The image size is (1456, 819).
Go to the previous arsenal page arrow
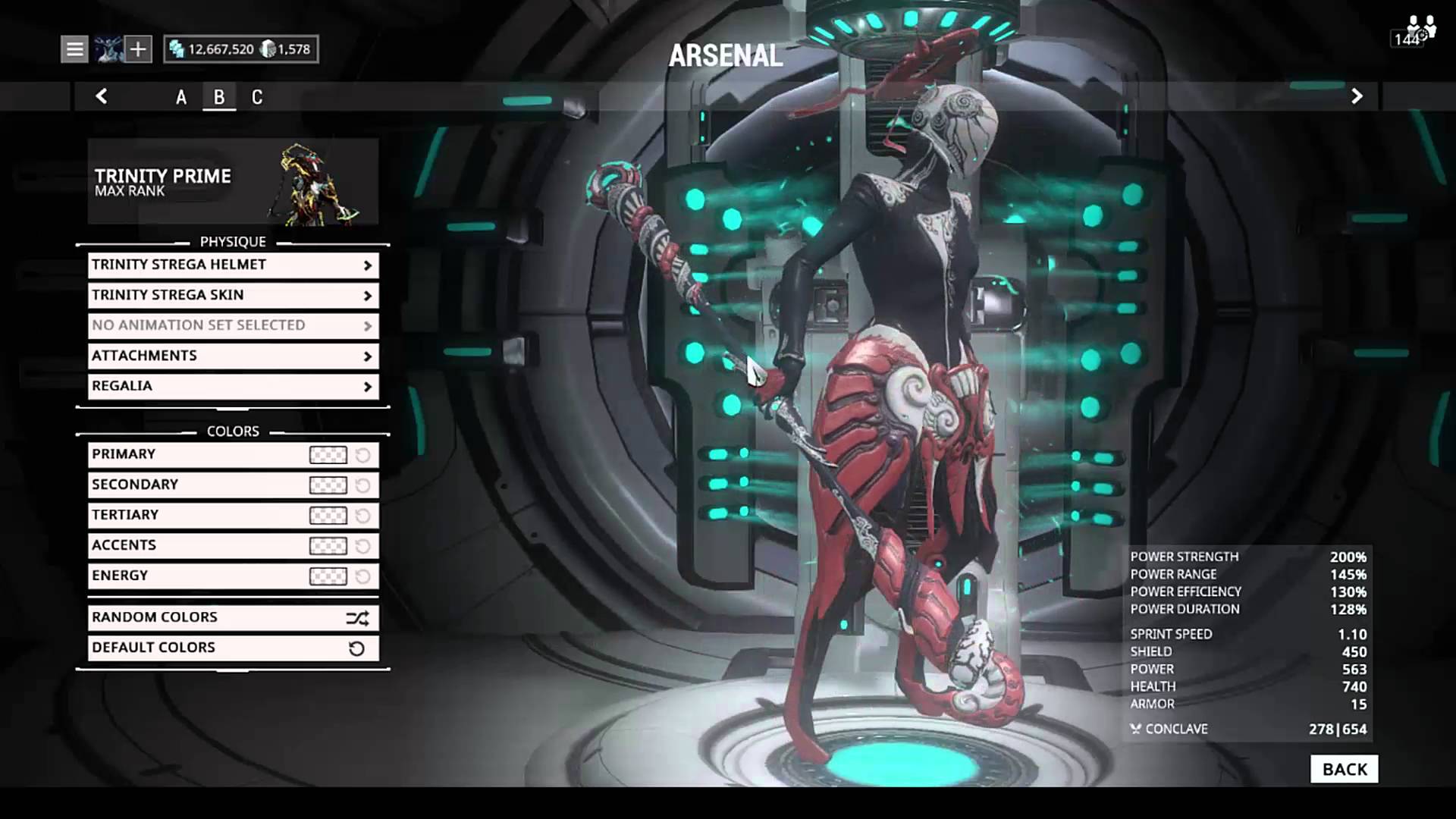[x=102, y=96]
